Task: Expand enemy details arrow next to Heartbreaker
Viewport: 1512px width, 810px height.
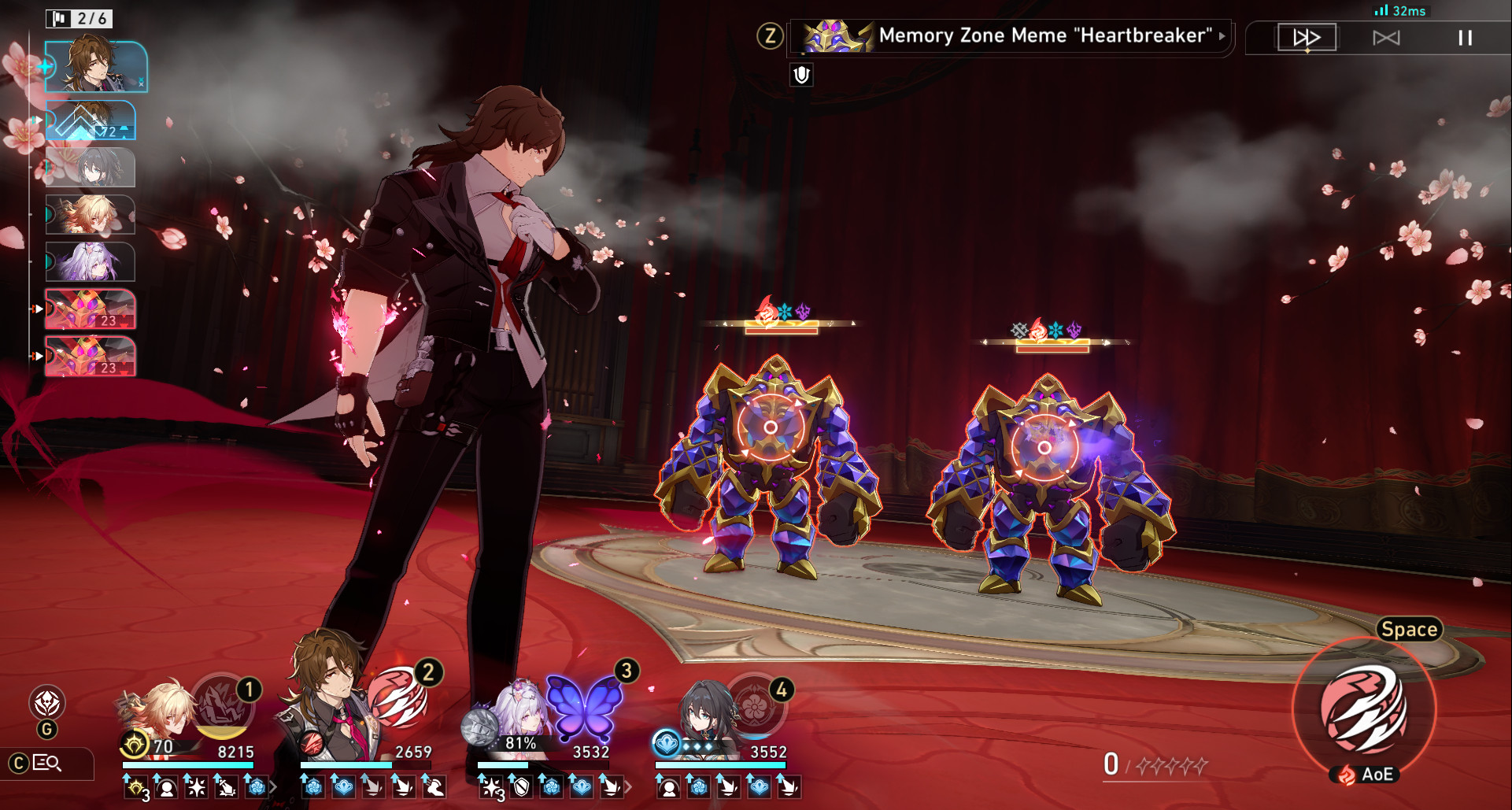Action: point(1222,35)
